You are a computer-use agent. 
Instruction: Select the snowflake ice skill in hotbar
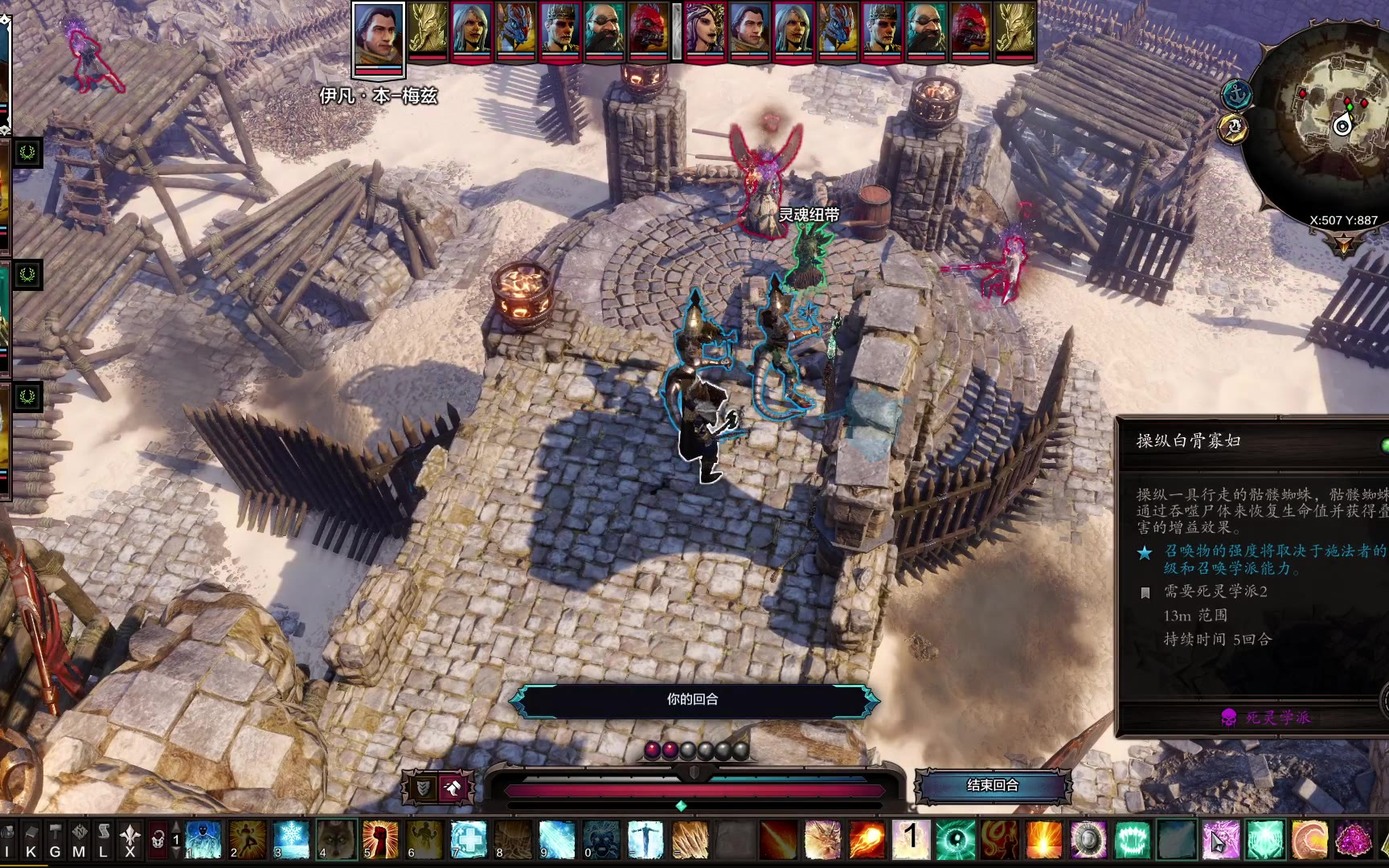coord(292,838)
